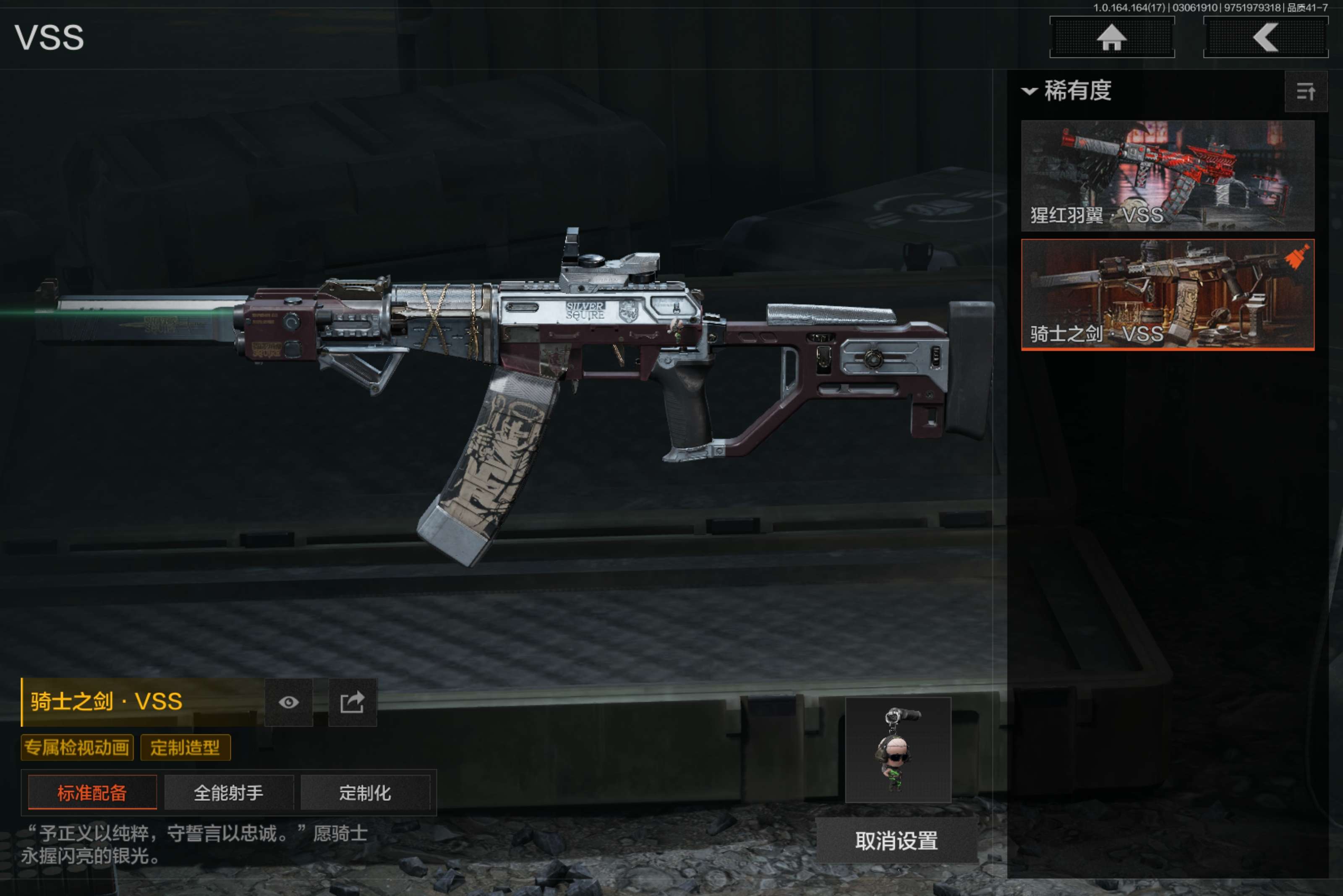Show the 专属检视动画 tag
The image size is (1343, 896).
[77, 748]
